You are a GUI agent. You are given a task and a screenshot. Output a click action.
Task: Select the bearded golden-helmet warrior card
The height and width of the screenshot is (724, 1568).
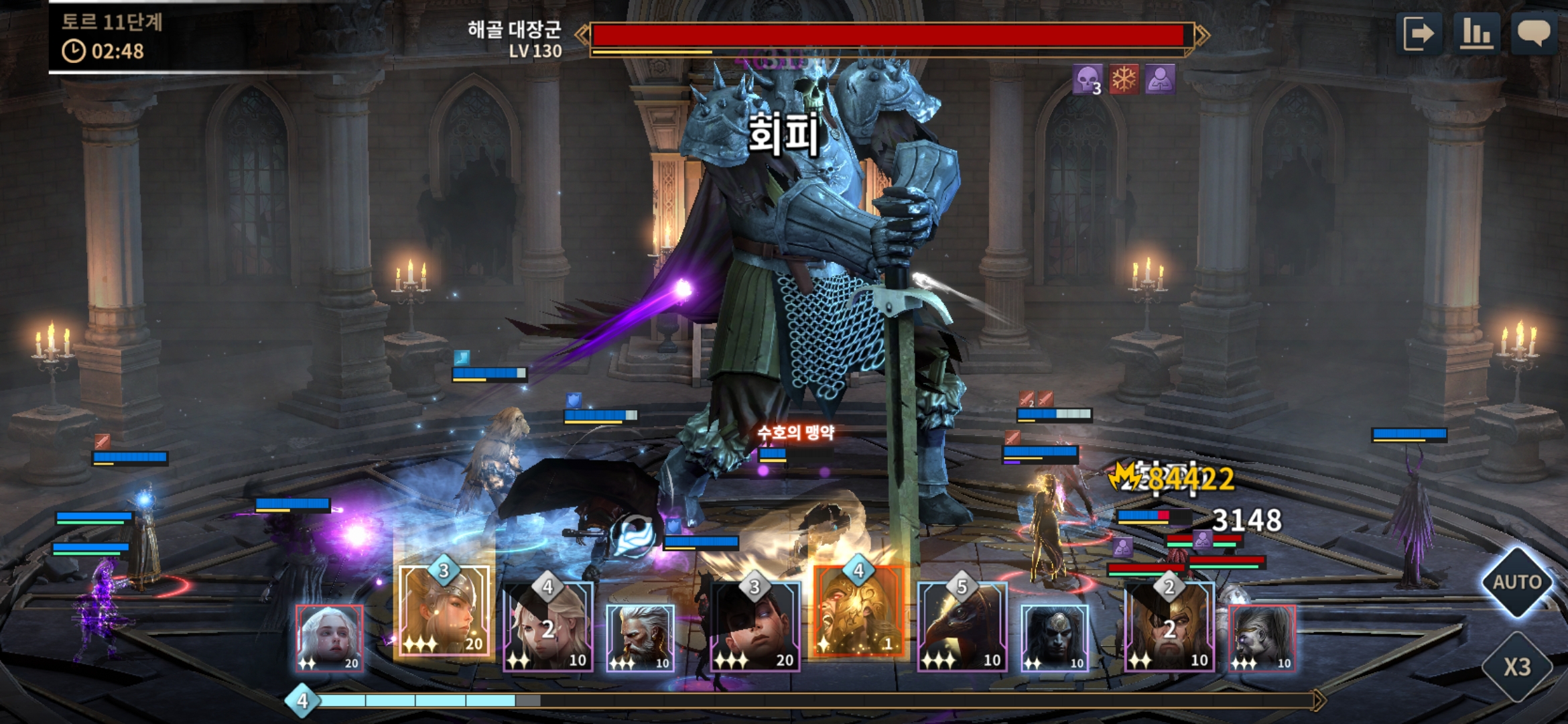pos(1169,626)
